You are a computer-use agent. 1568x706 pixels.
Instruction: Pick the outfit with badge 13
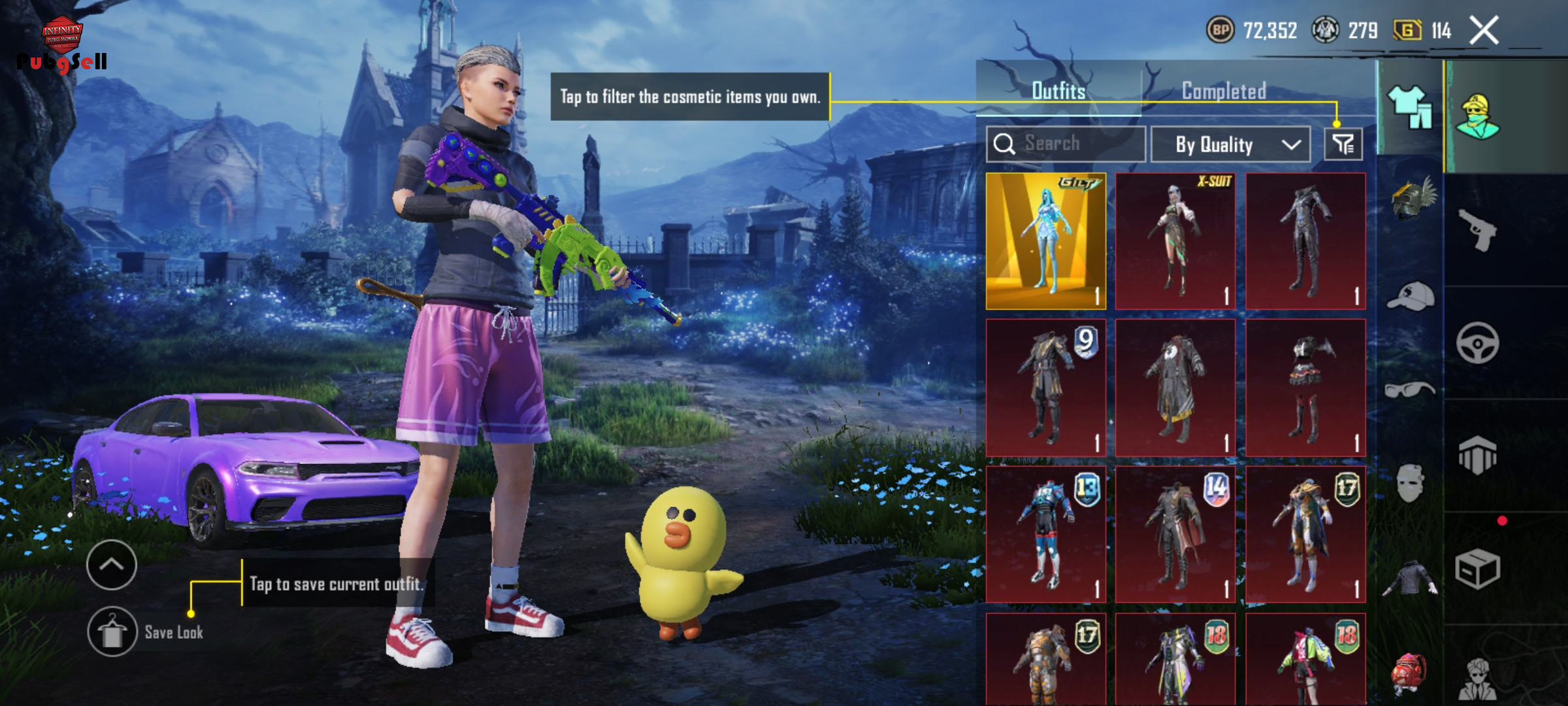1045,534
